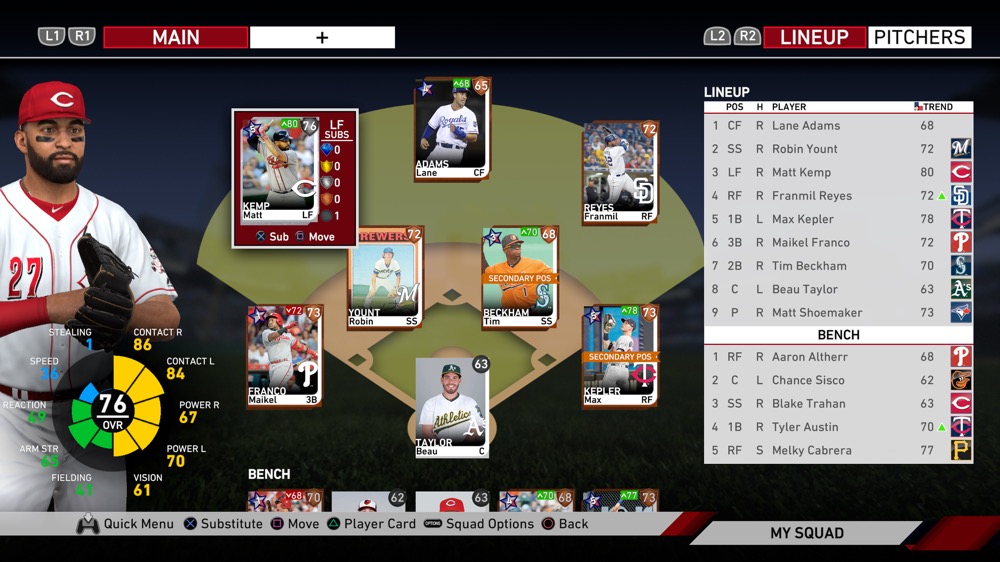Select Tim Beckham's second base card
1000x562 pixels.
tap(519, 277)
